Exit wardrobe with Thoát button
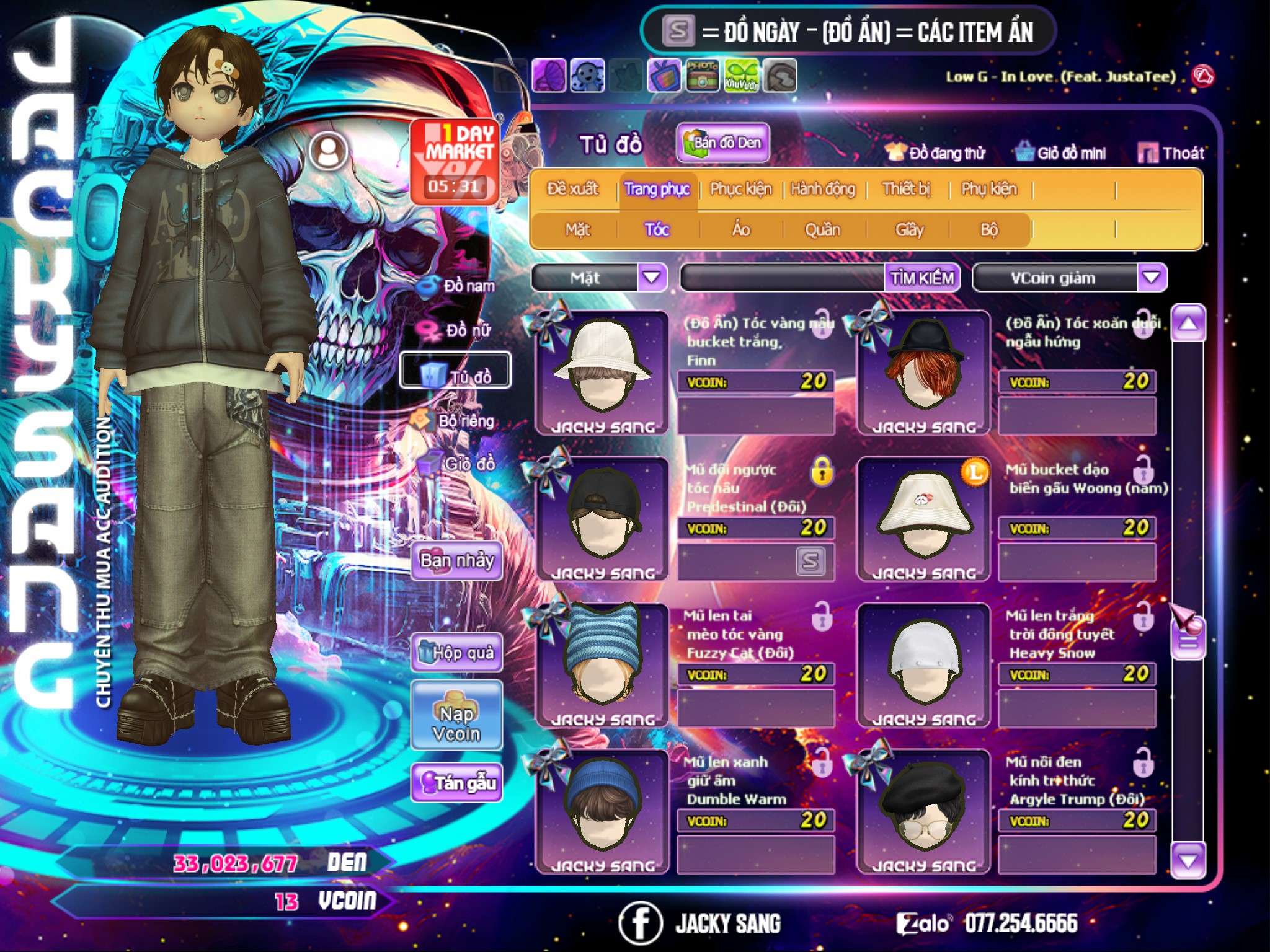The height and width of the screenshot is (952, 1270). [x=1172, y=153]
